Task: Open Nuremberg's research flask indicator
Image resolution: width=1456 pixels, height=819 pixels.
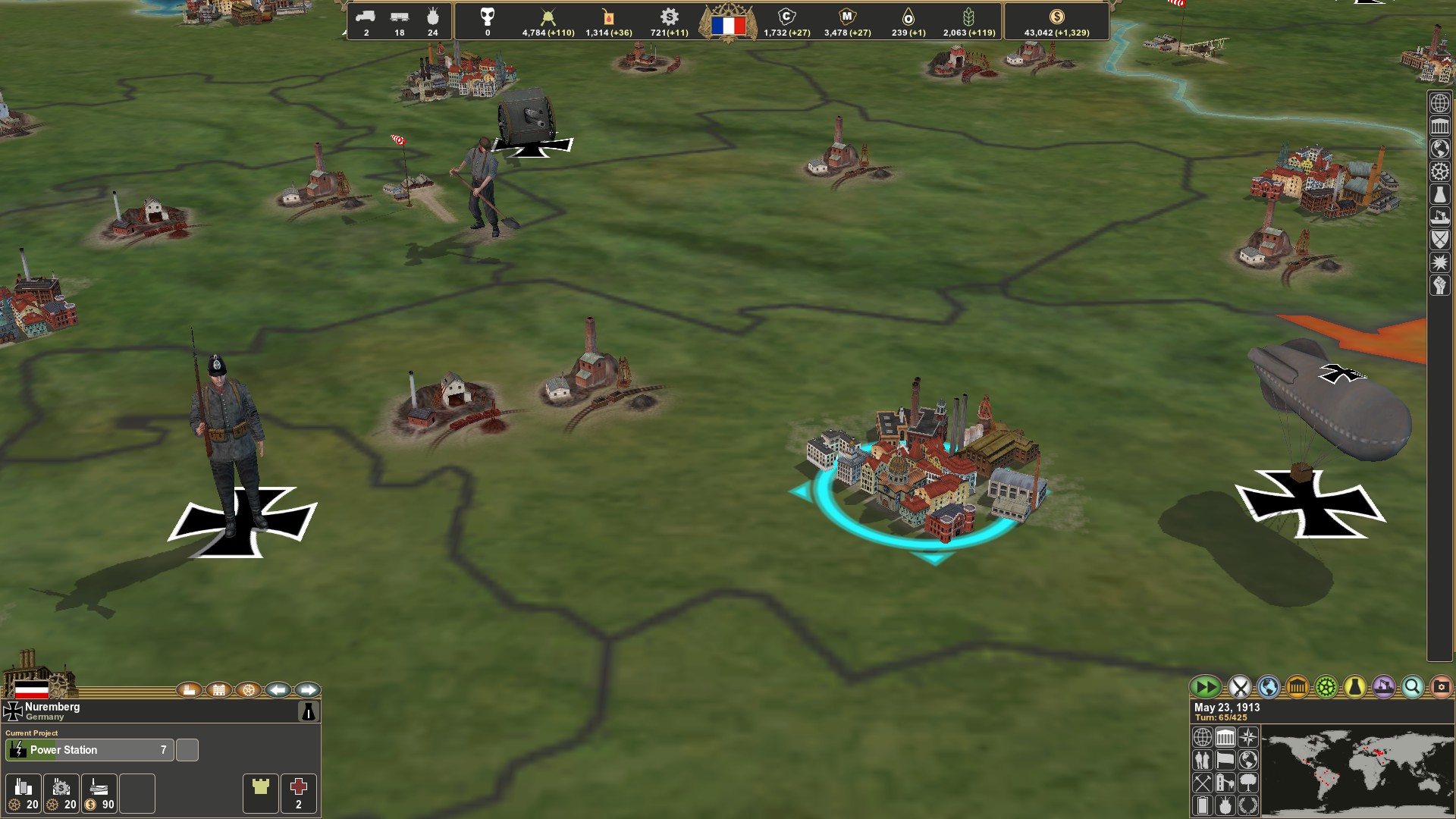Action: coord(309,712)
